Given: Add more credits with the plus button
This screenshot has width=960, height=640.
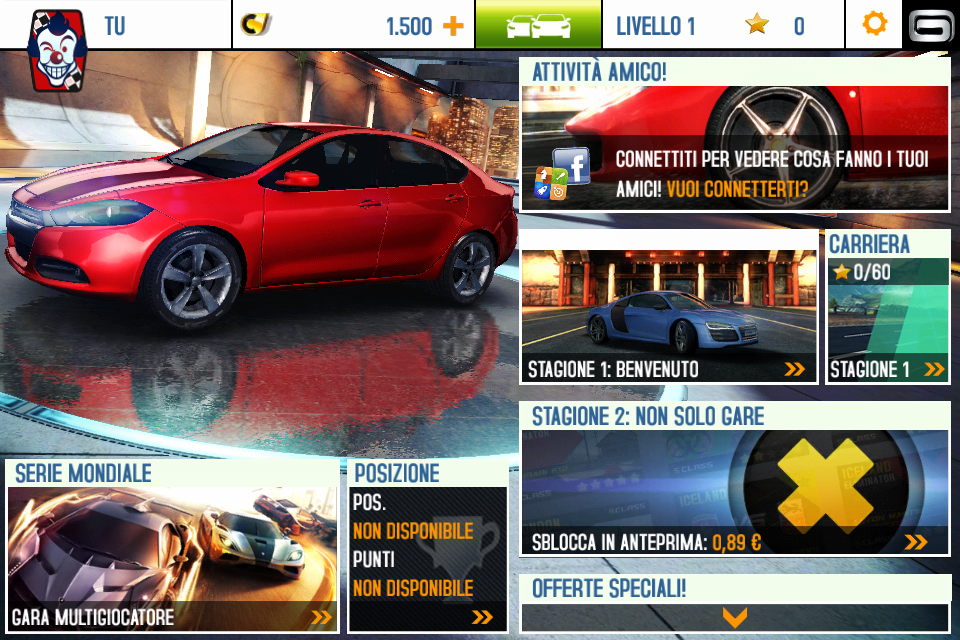Looking at the screenshot, I should (x=453, y=26).
